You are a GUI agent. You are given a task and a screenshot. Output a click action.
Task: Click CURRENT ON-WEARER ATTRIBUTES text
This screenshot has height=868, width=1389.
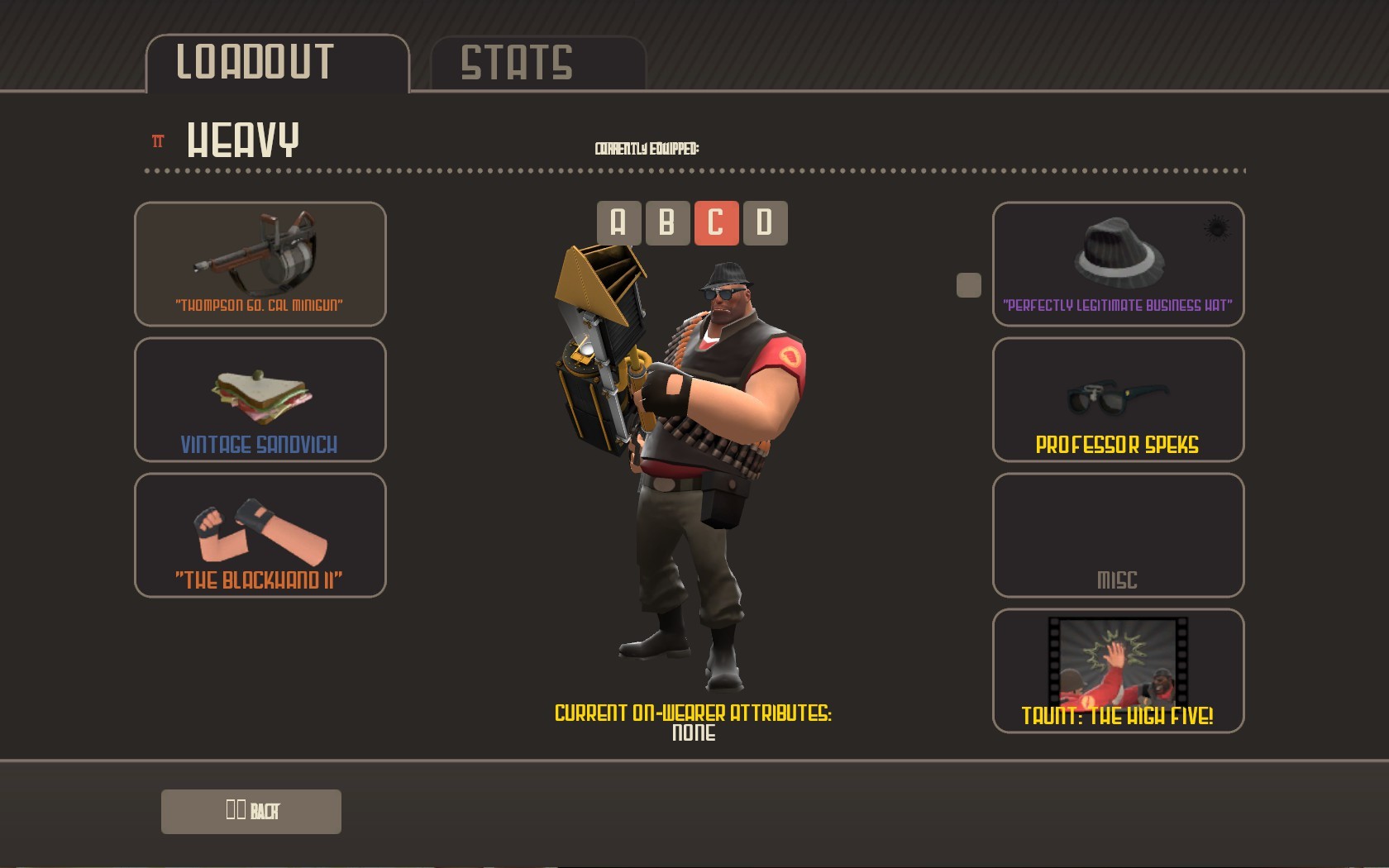[693, 713]
